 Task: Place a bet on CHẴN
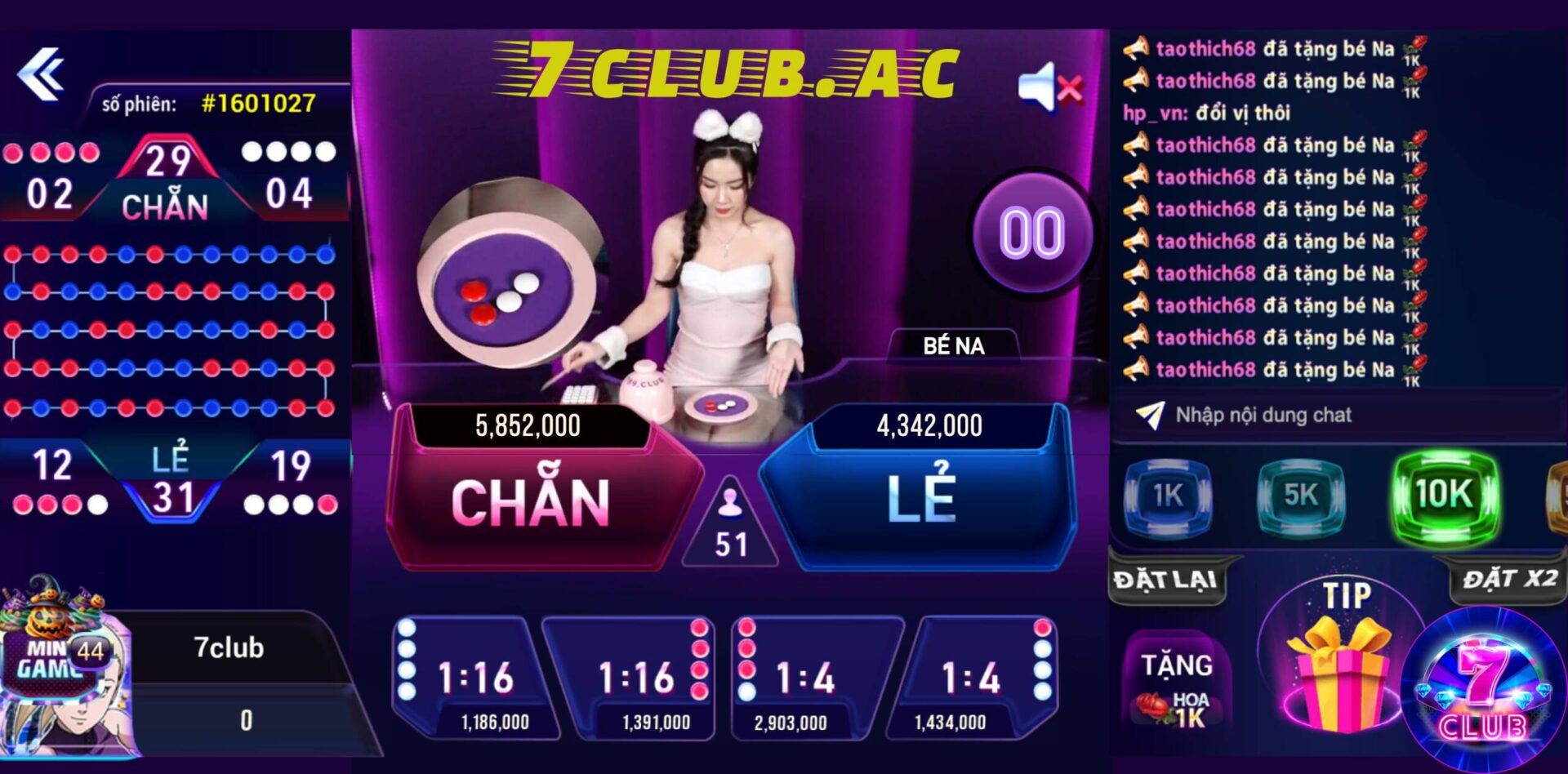point(529,504)
